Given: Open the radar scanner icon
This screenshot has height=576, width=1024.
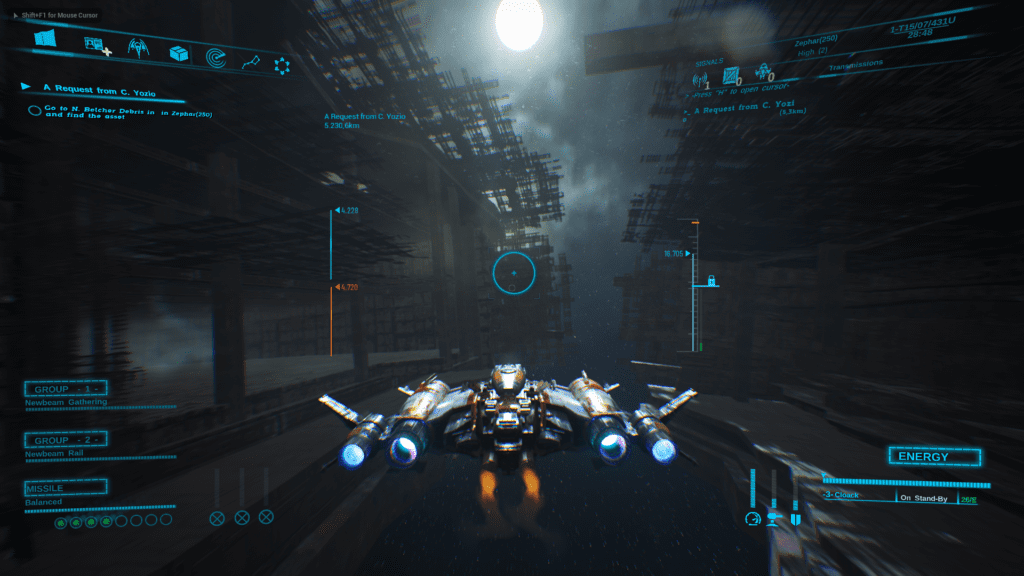Looking at the screenshot, I should click(216, 58).
